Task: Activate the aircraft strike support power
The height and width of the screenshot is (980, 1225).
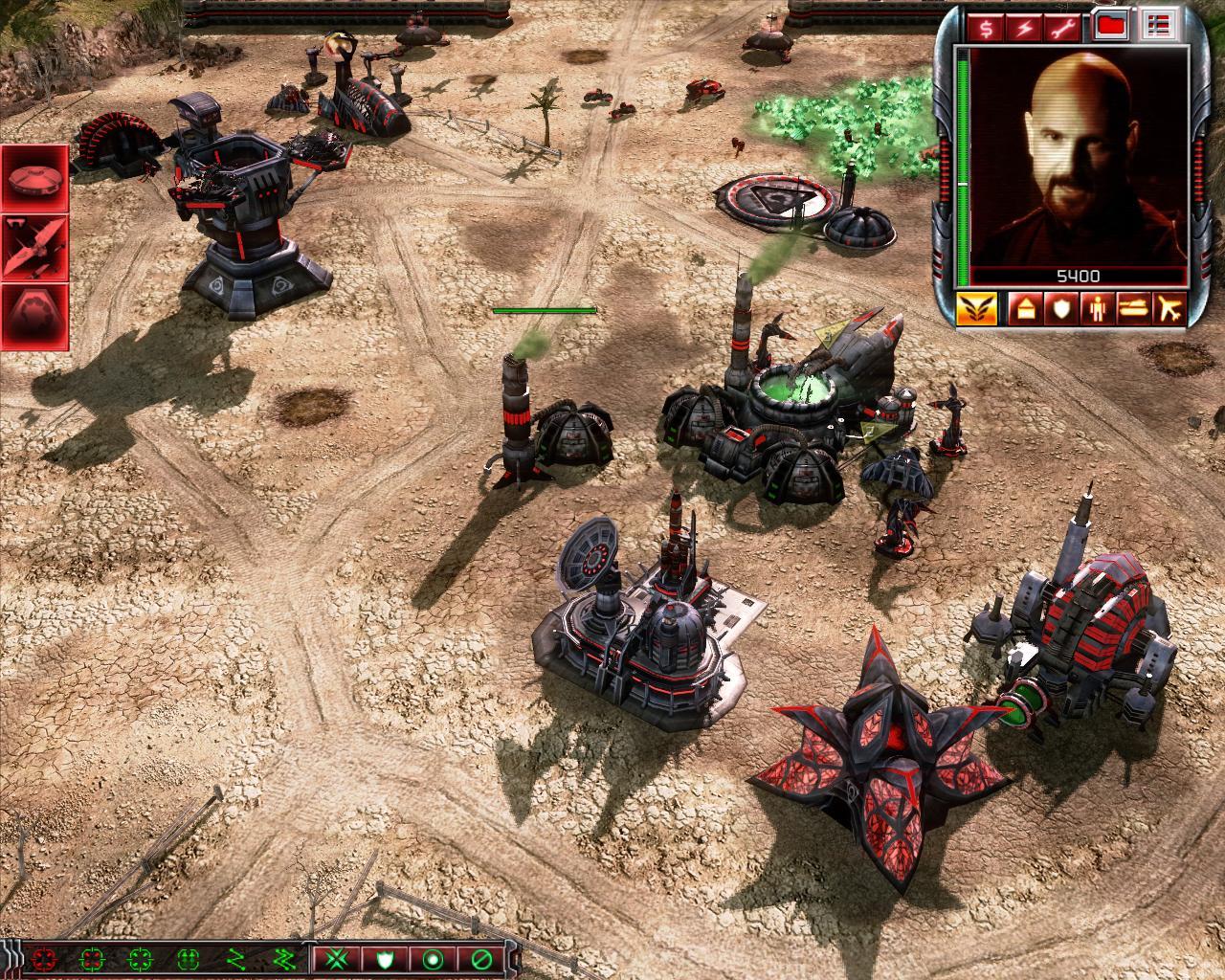Action: [34, 247]
